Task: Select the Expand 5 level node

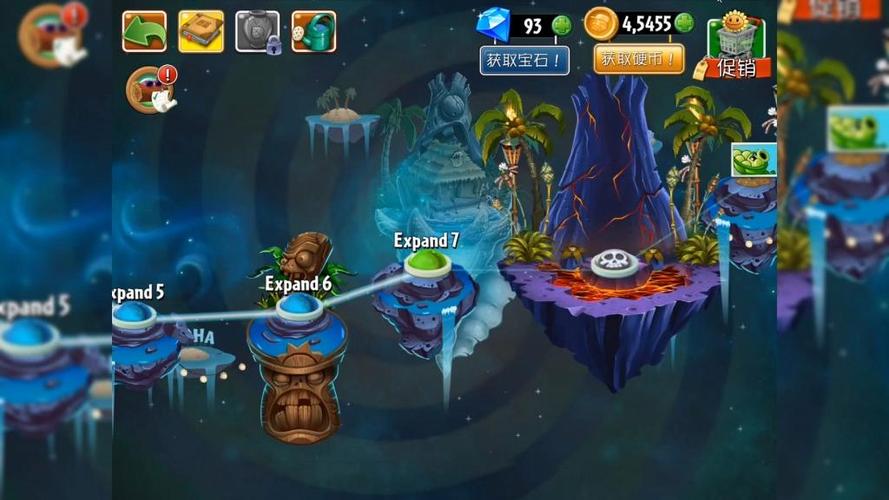Action: (133, 314)
